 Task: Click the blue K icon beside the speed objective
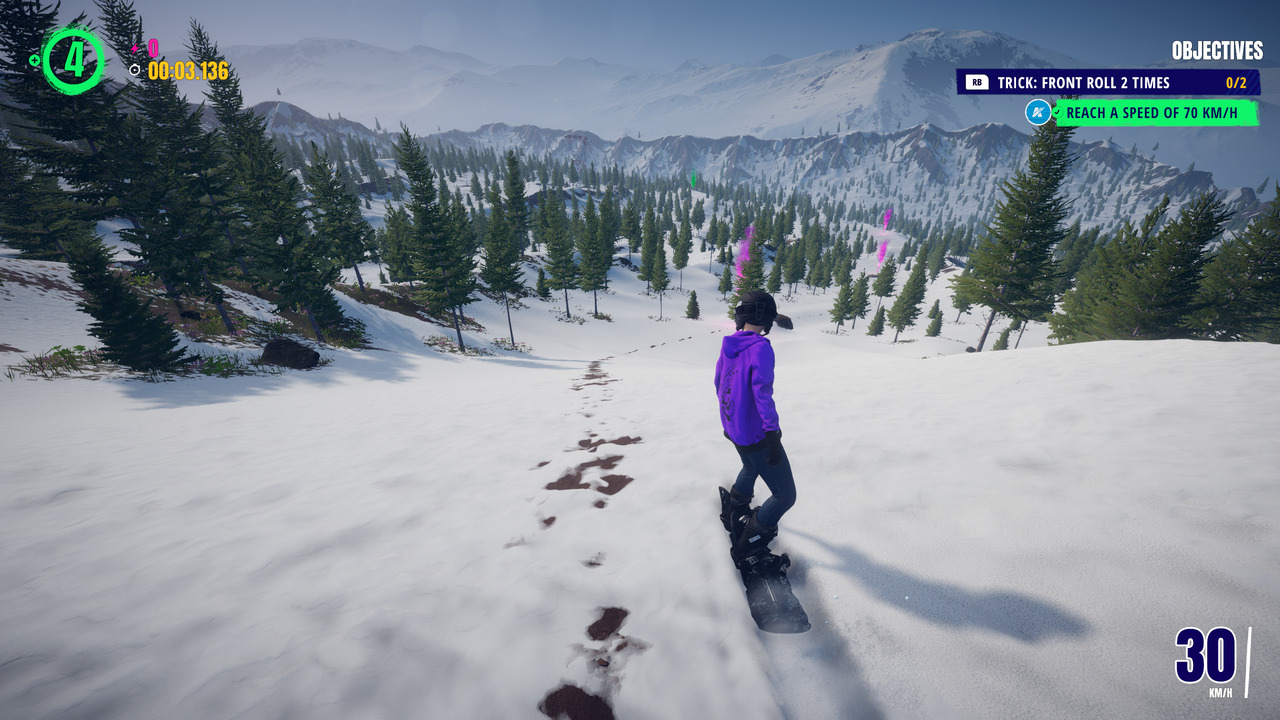(x=1038, y=112)
